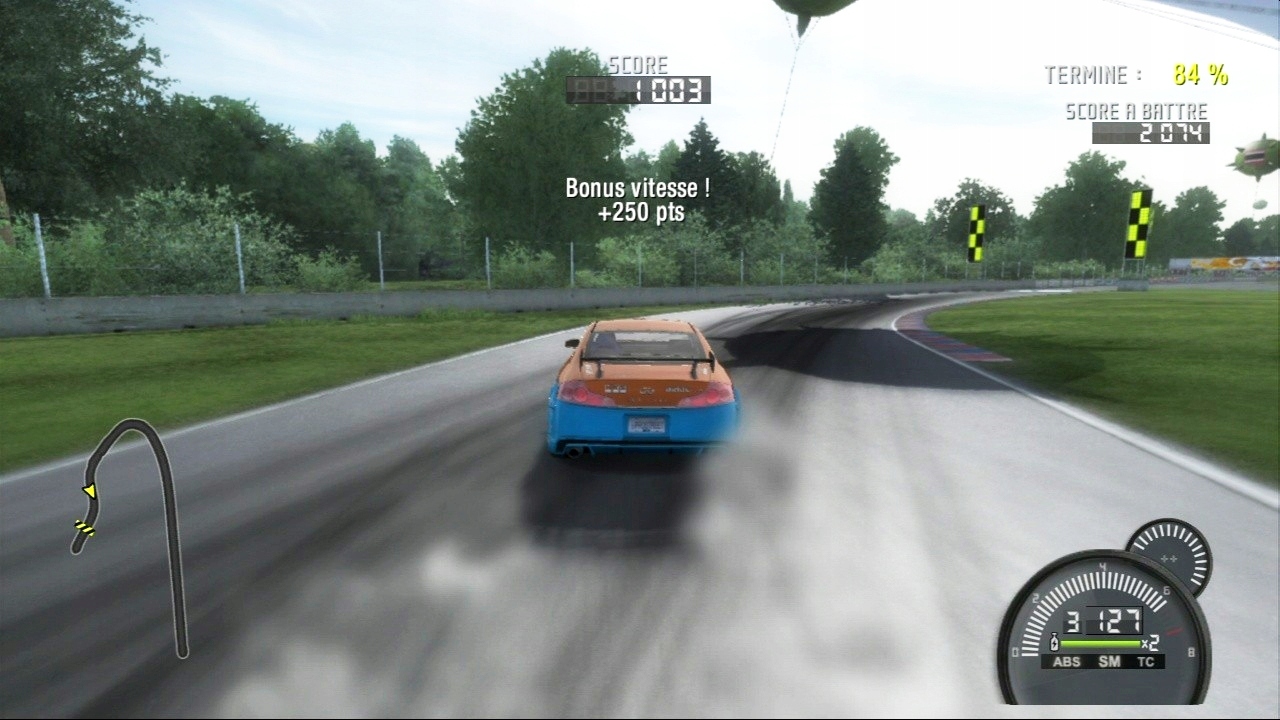Viewport: 1280px width, 720px height.
Task: Select the small secondary dial gauge
Action: (1169, 555)
